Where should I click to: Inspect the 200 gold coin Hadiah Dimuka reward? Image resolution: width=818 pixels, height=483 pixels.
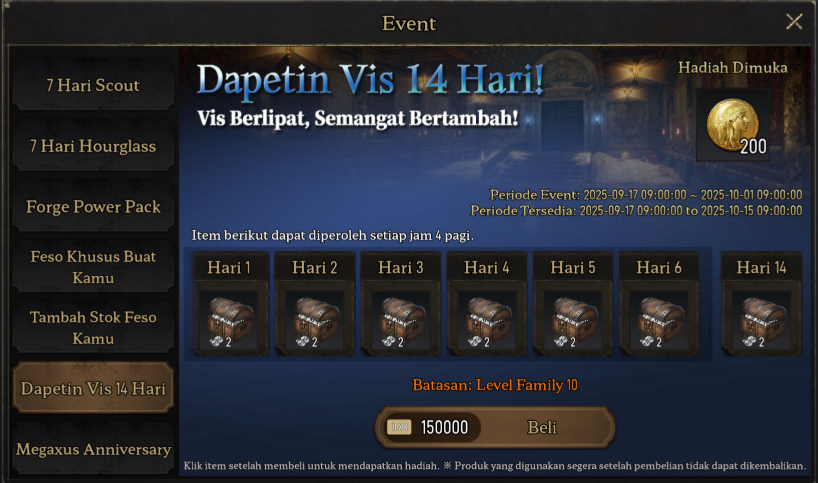(x=733, y=125)
